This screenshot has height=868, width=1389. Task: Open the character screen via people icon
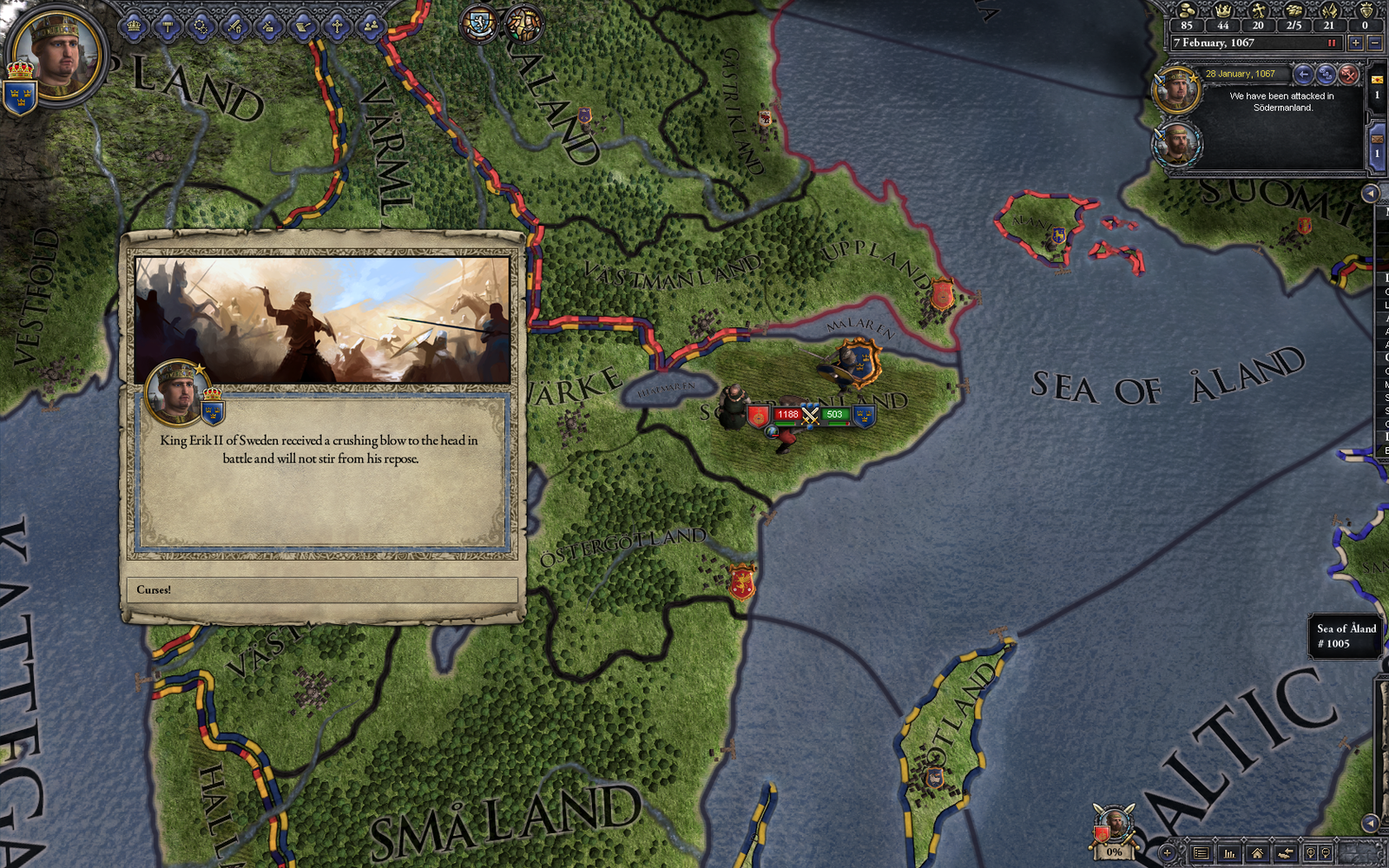(369, 25)
